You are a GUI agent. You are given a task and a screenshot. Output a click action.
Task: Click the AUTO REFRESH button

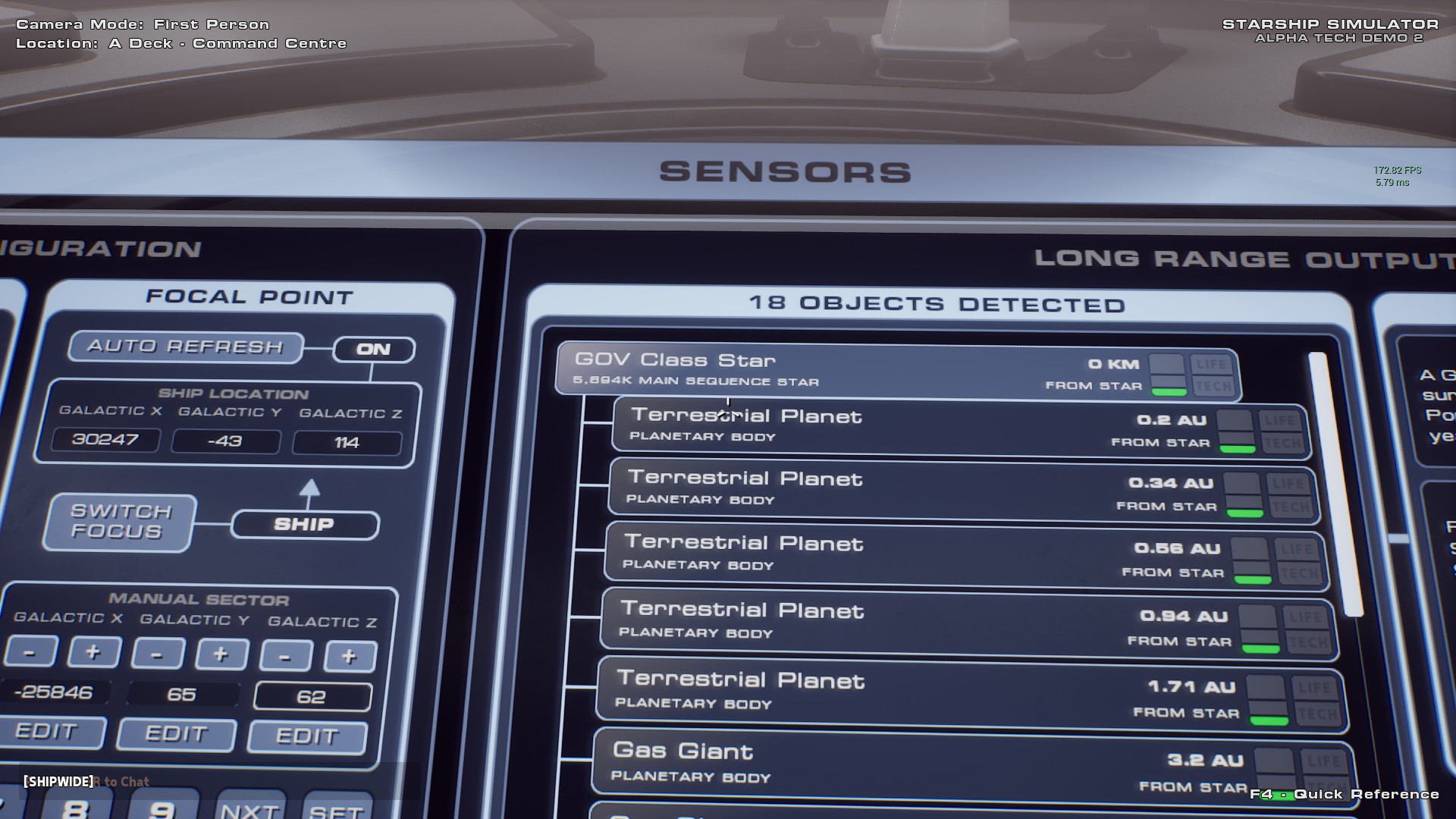pyautogui.click(x=186, y=347)
